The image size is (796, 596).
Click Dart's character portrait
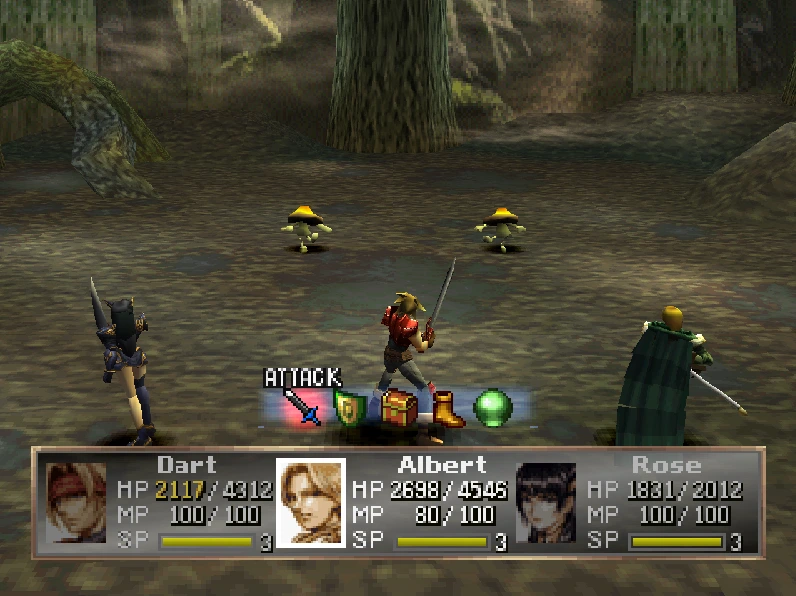76,502
